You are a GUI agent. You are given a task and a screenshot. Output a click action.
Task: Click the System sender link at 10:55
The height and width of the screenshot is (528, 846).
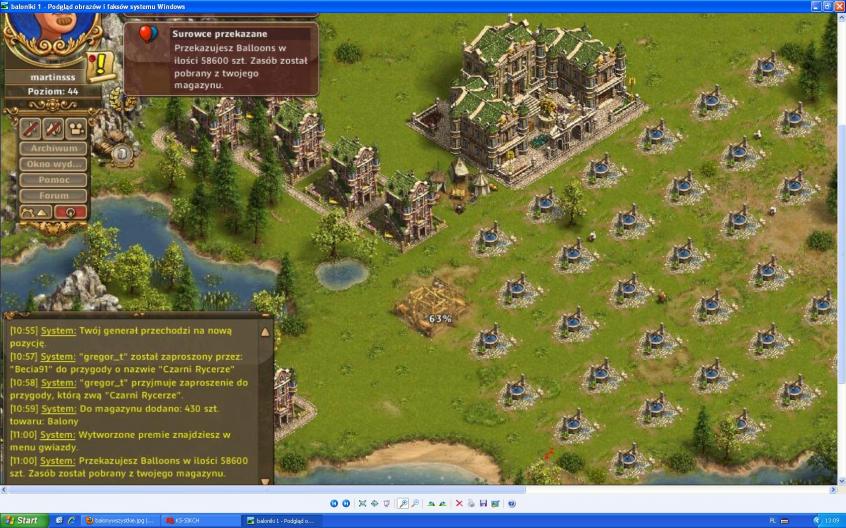click(x=58, y=330)
